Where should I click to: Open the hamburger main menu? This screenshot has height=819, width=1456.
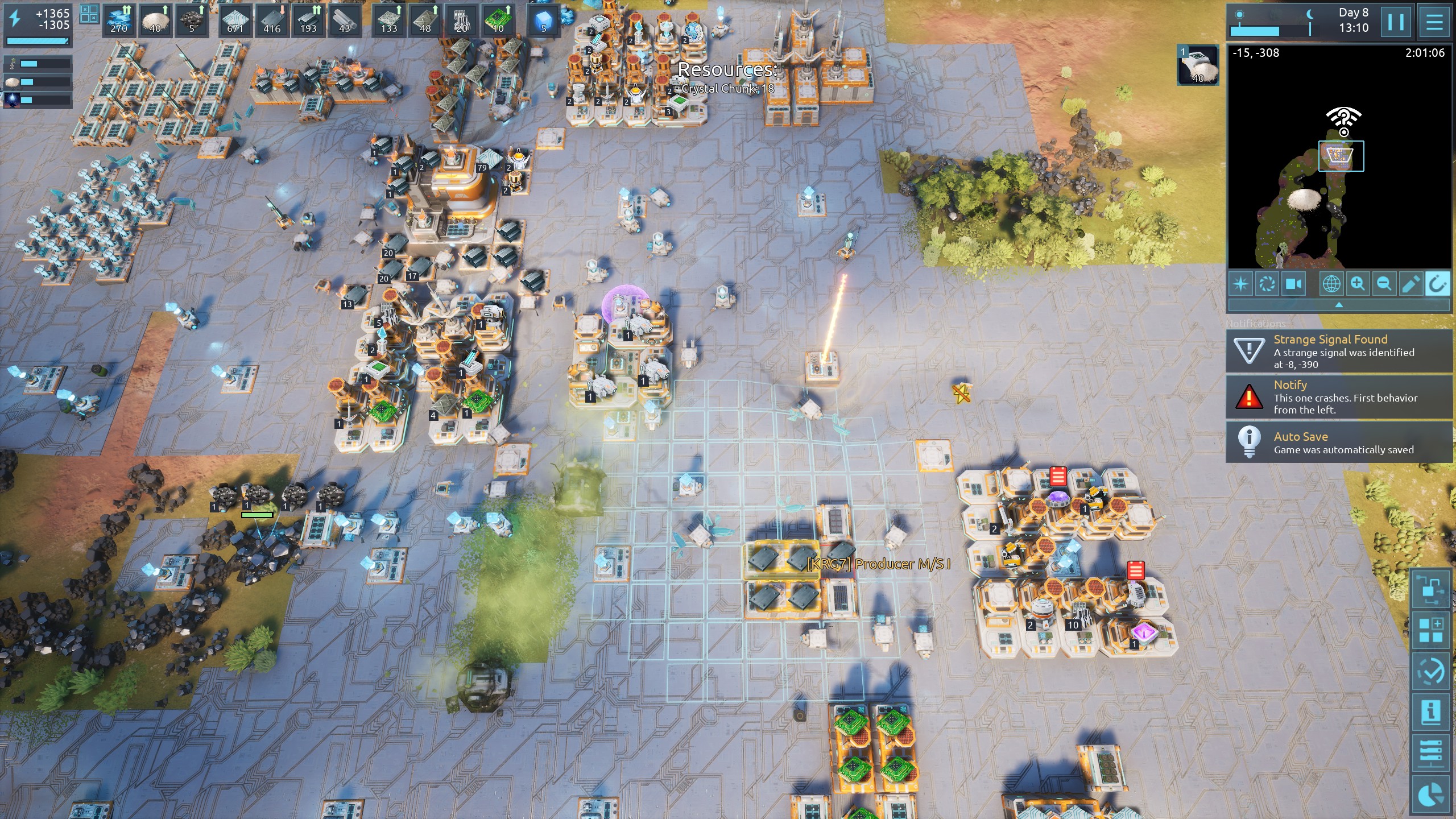point(1434,22)
